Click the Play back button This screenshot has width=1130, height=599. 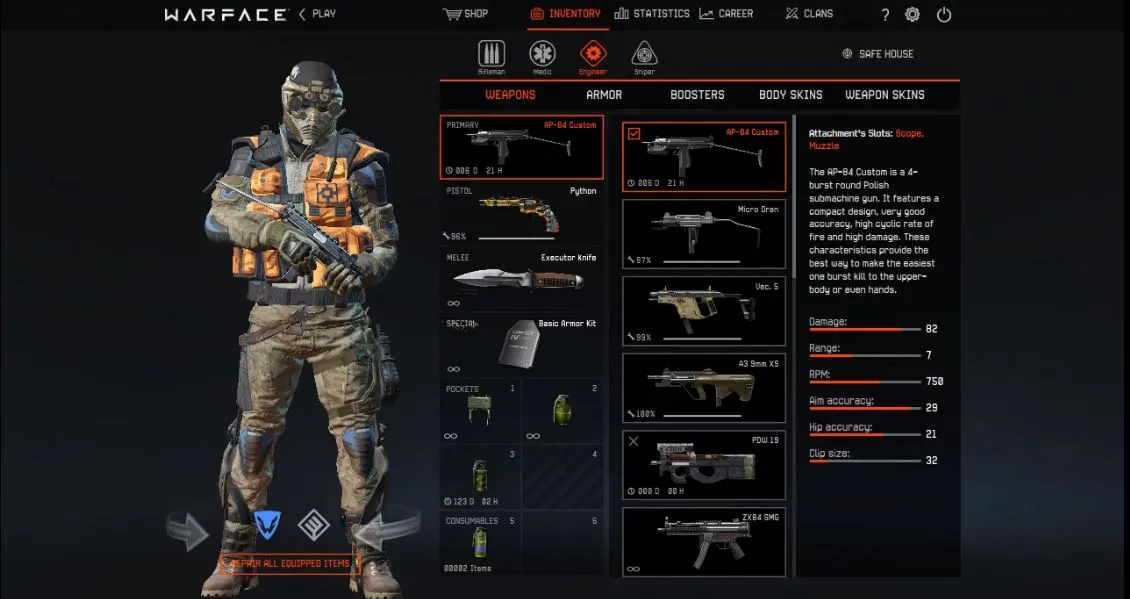[x=318, y=14]
